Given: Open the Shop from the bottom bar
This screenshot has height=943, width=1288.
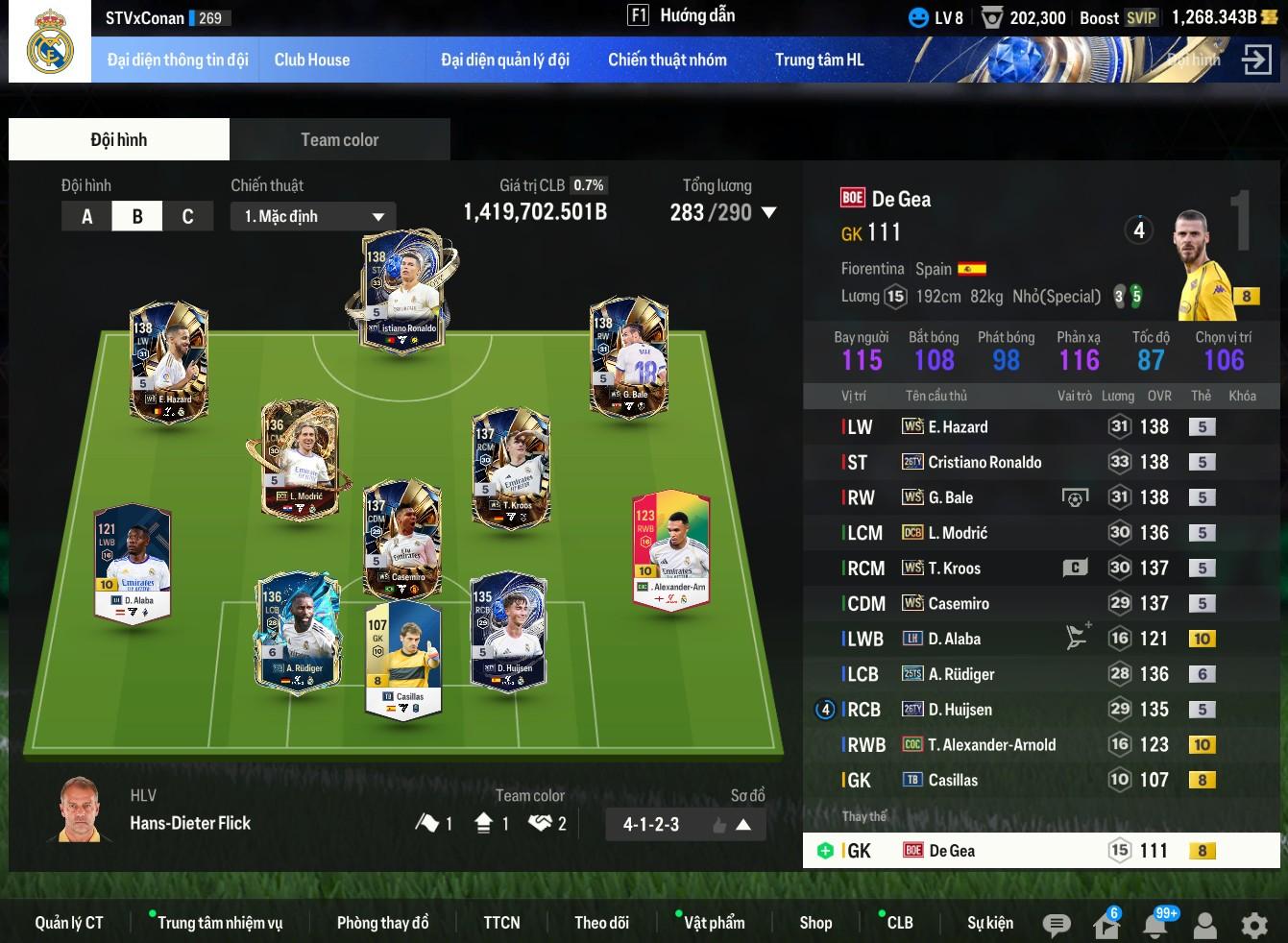Looking at the screenshot, I should click(815, 923).
